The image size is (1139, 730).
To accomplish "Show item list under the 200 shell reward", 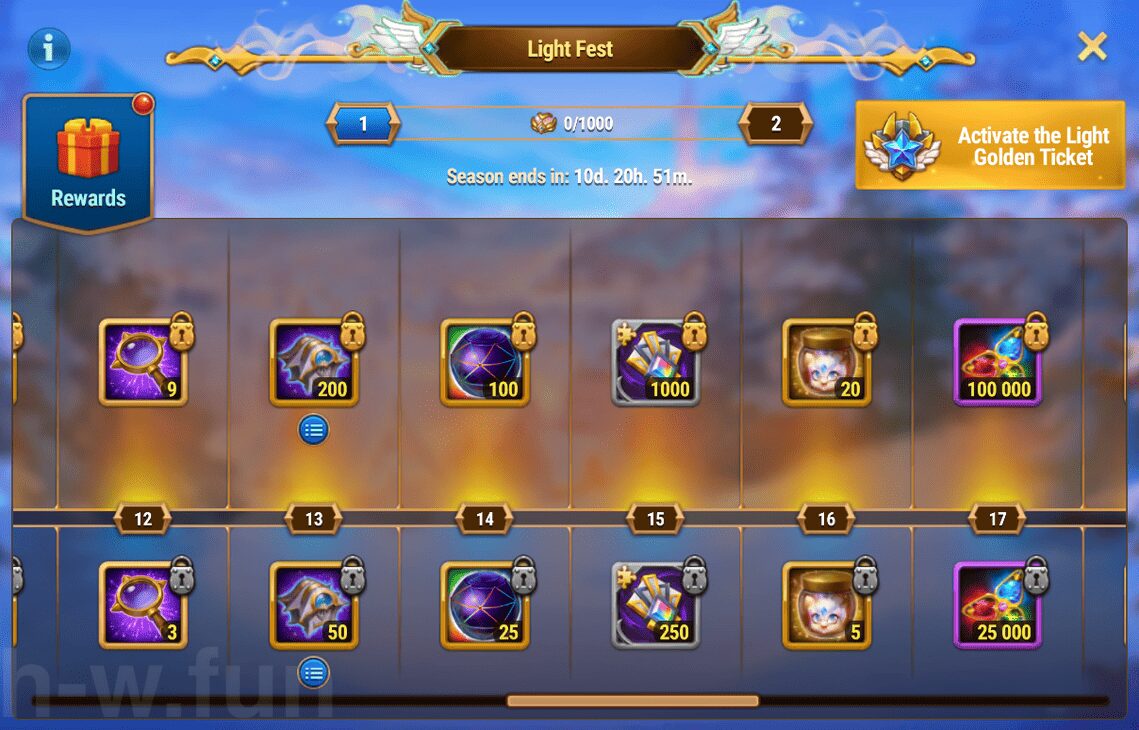I will pos(314,430).
